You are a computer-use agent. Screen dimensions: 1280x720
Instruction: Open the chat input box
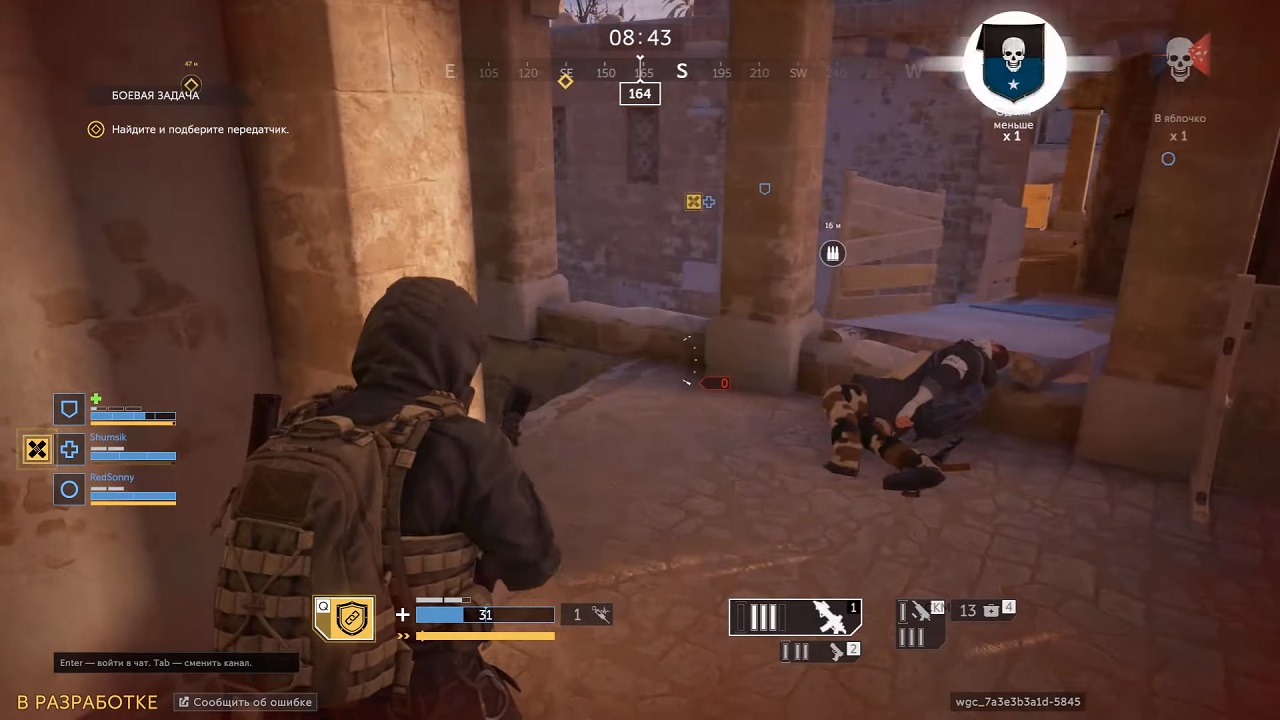tap(176, 663)
